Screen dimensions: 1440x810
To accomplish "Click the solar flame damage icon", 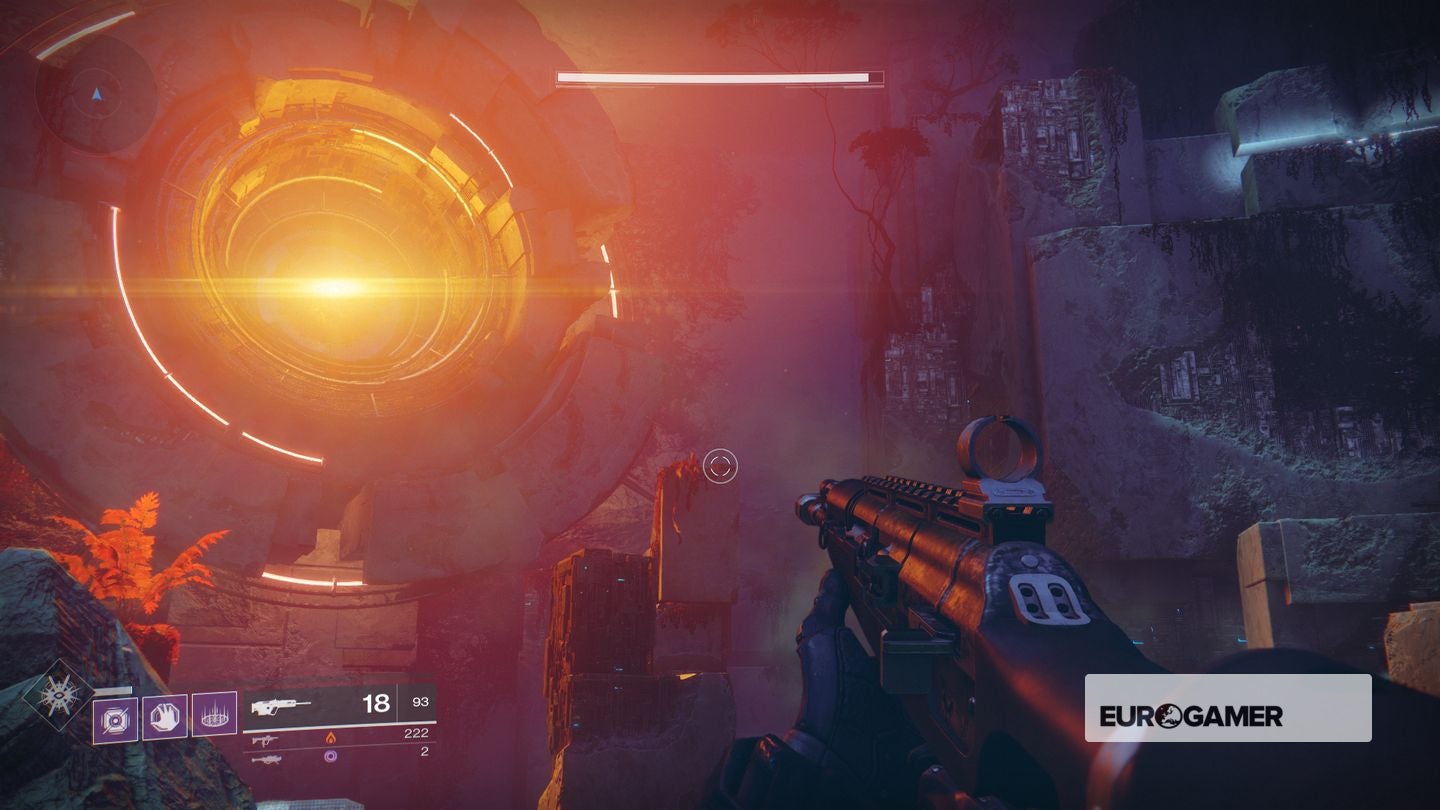I will point(330,739).
